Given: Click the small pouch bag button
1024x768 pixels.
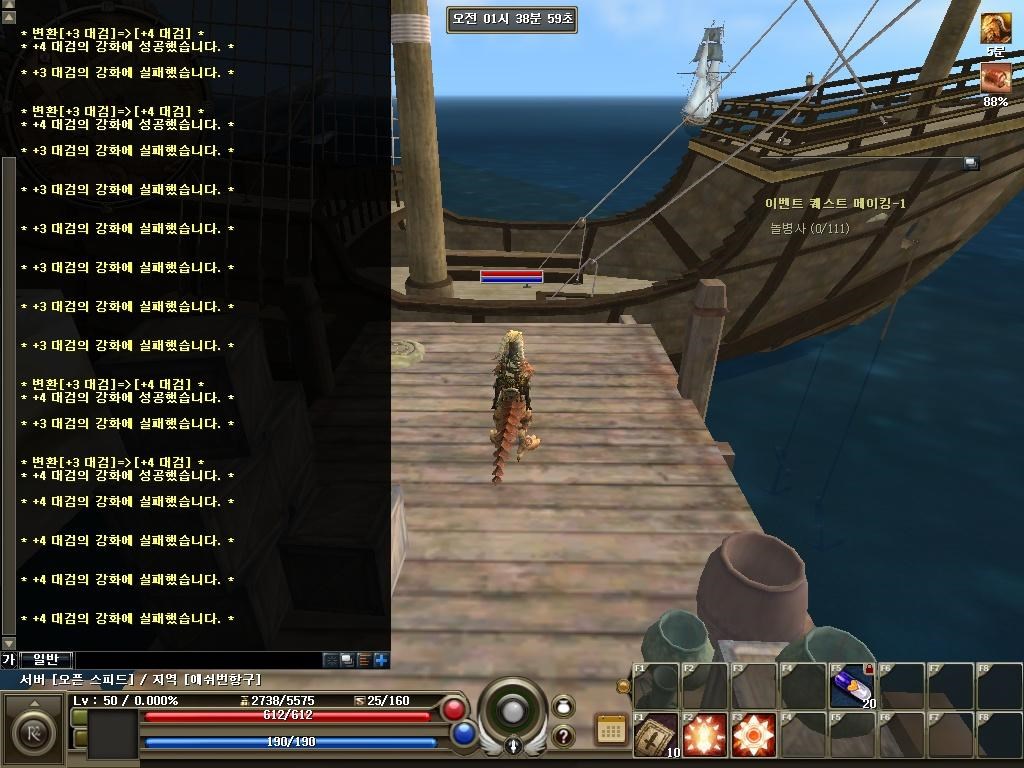Looking at the screenshot, I should point(563,705).
